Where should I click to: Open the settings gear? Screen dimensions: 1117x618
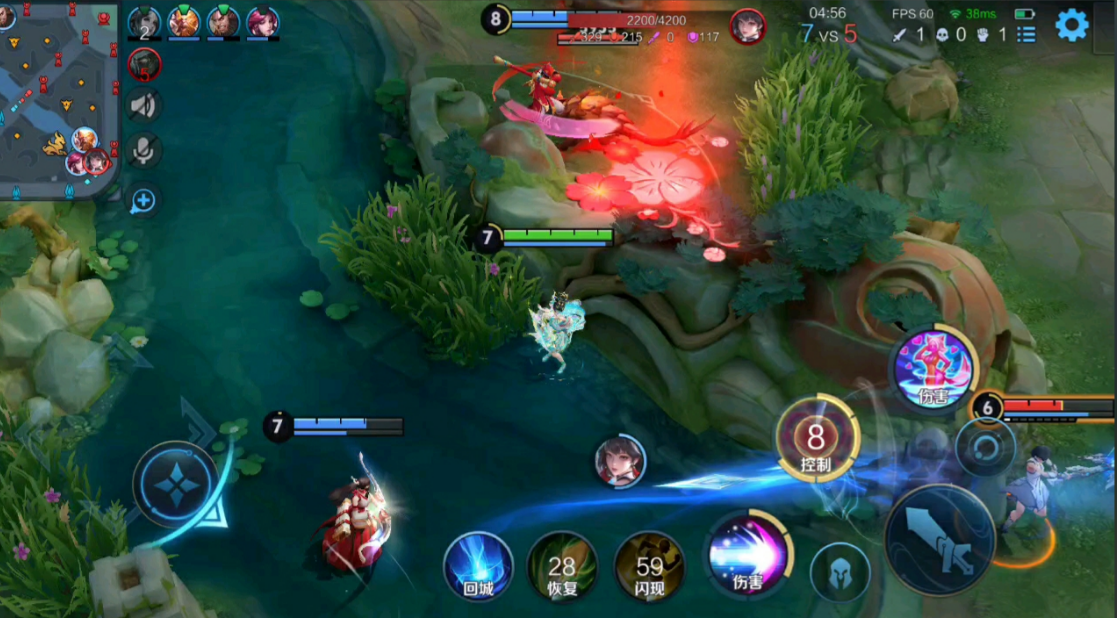tap(1071, 25)
